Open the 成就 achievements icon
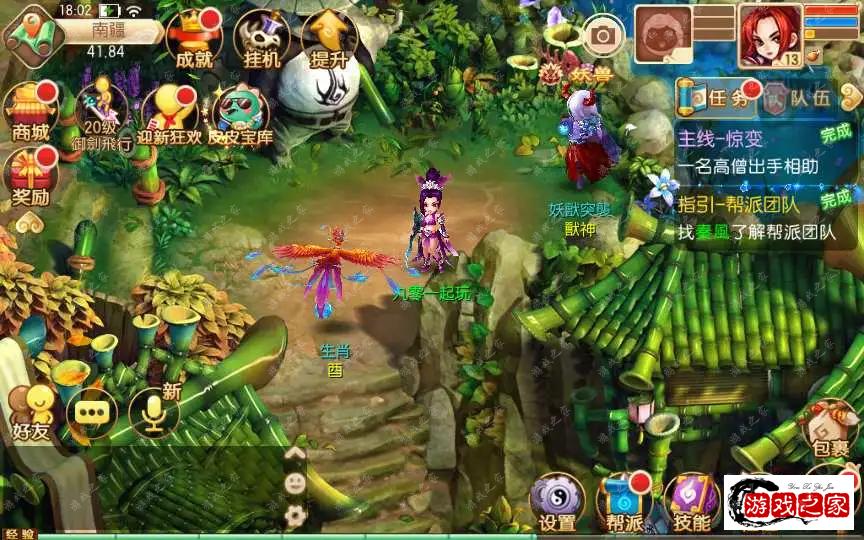 click(192, 40)
